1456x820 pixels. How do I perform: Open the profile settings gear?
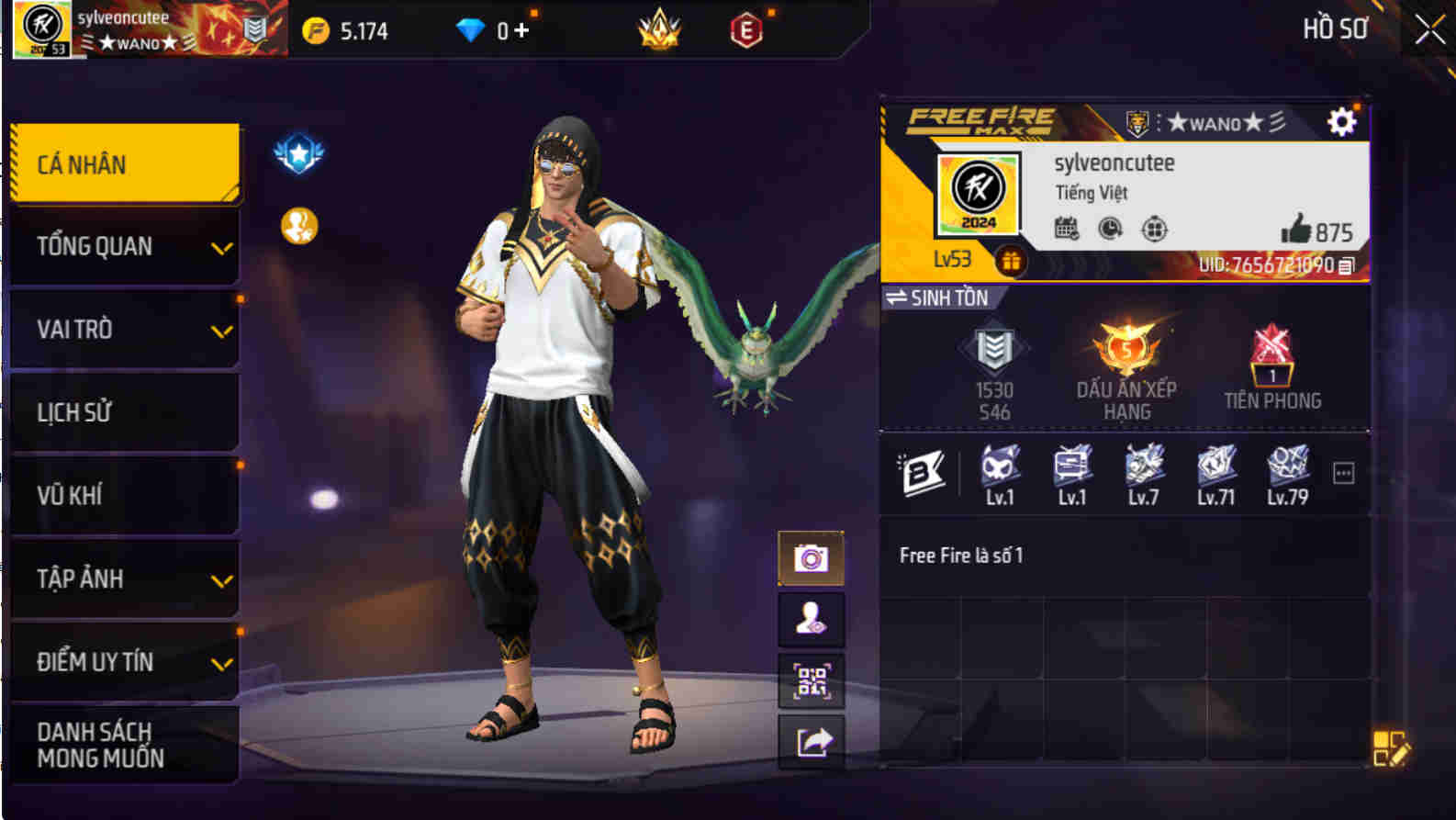pos(1342,120)
